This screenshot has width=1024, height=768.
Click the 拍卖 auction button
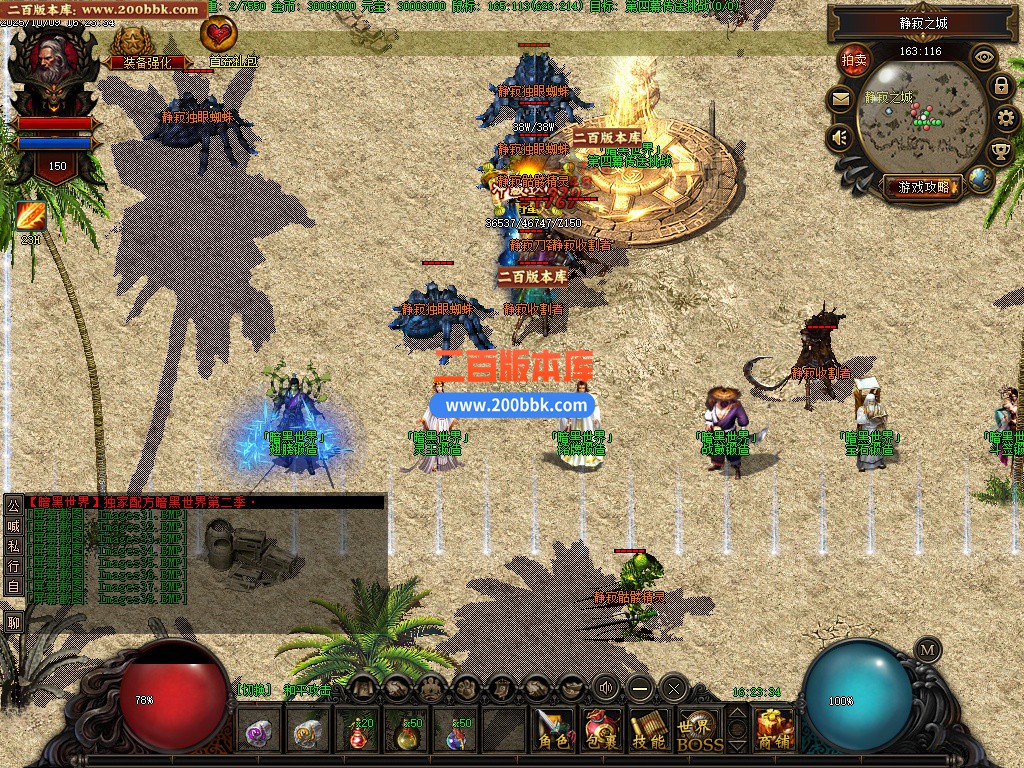tap(853, 60)
